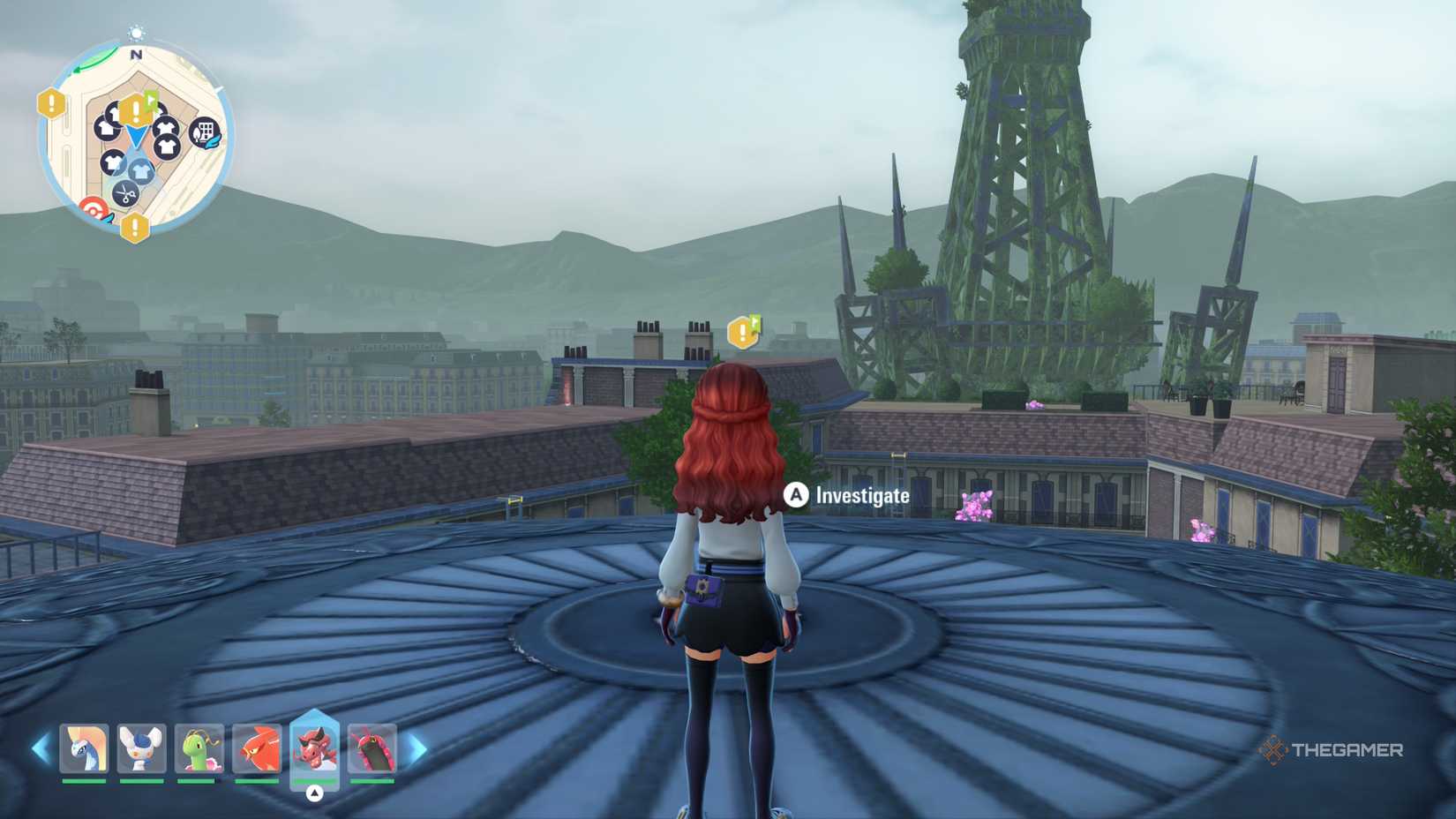The height and width of the screenshot is (819, 1456).
Task: Click the sun weather icon above the minimap
Action: (x=135, y=33)
